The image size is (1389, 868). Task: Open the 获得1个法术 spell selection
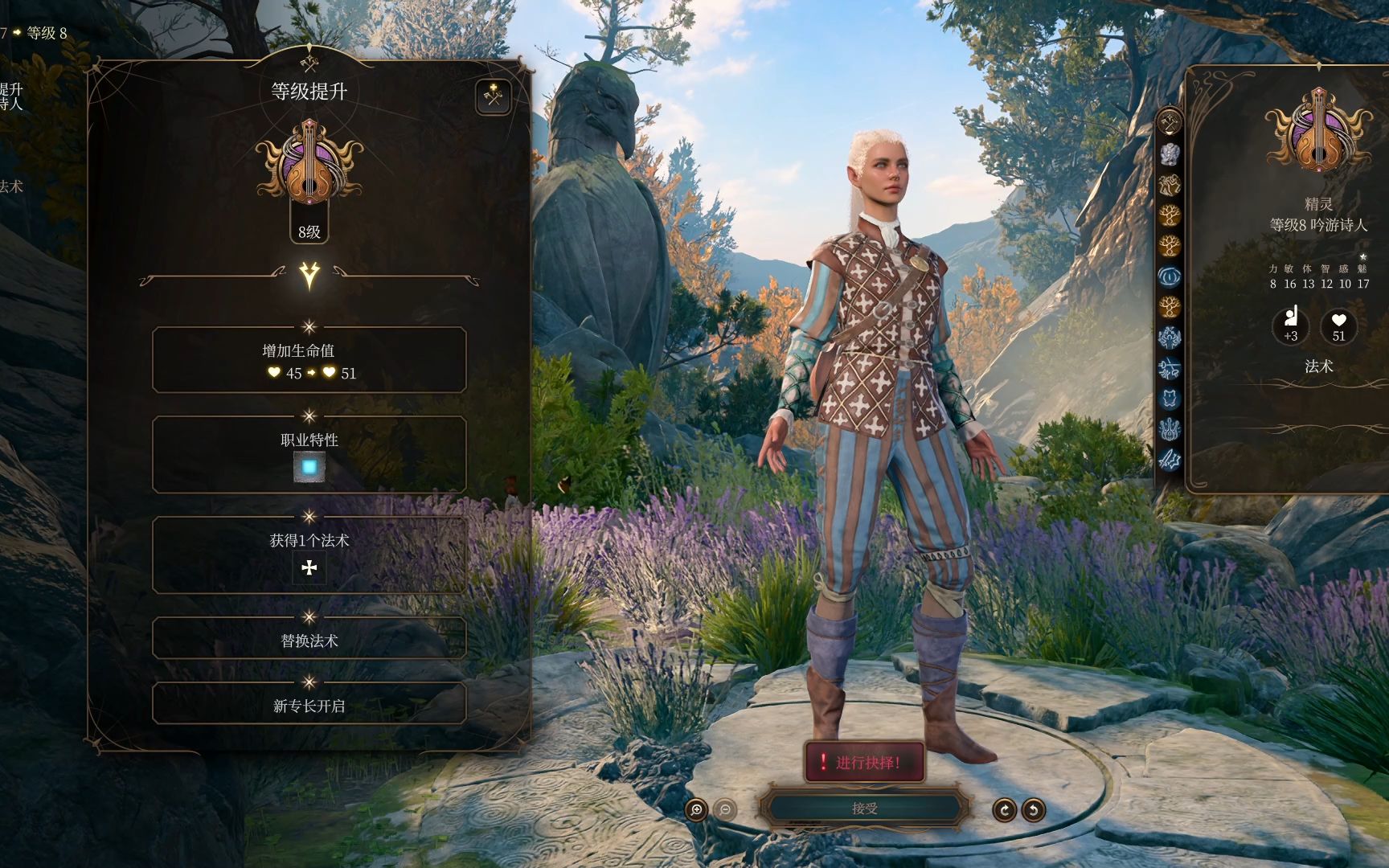point(309,555)
